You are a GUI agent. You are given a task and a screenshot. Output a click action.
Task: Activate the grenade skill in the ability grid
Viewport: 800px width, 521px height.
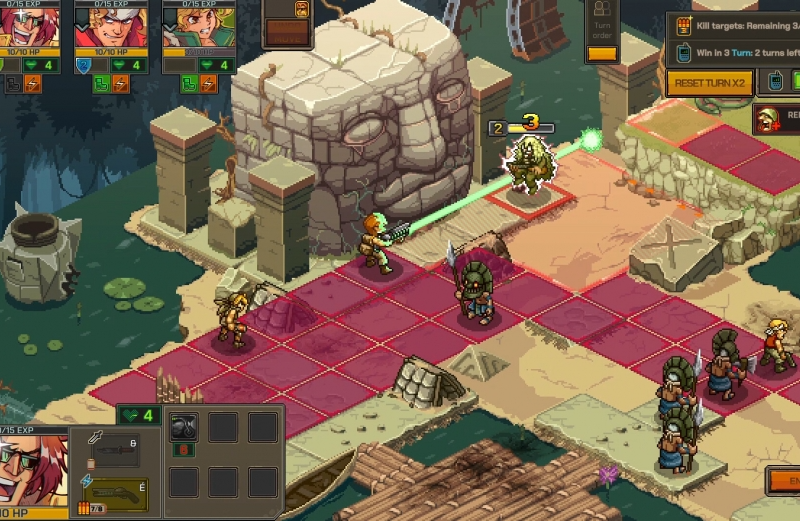click(x=183, y=428)
